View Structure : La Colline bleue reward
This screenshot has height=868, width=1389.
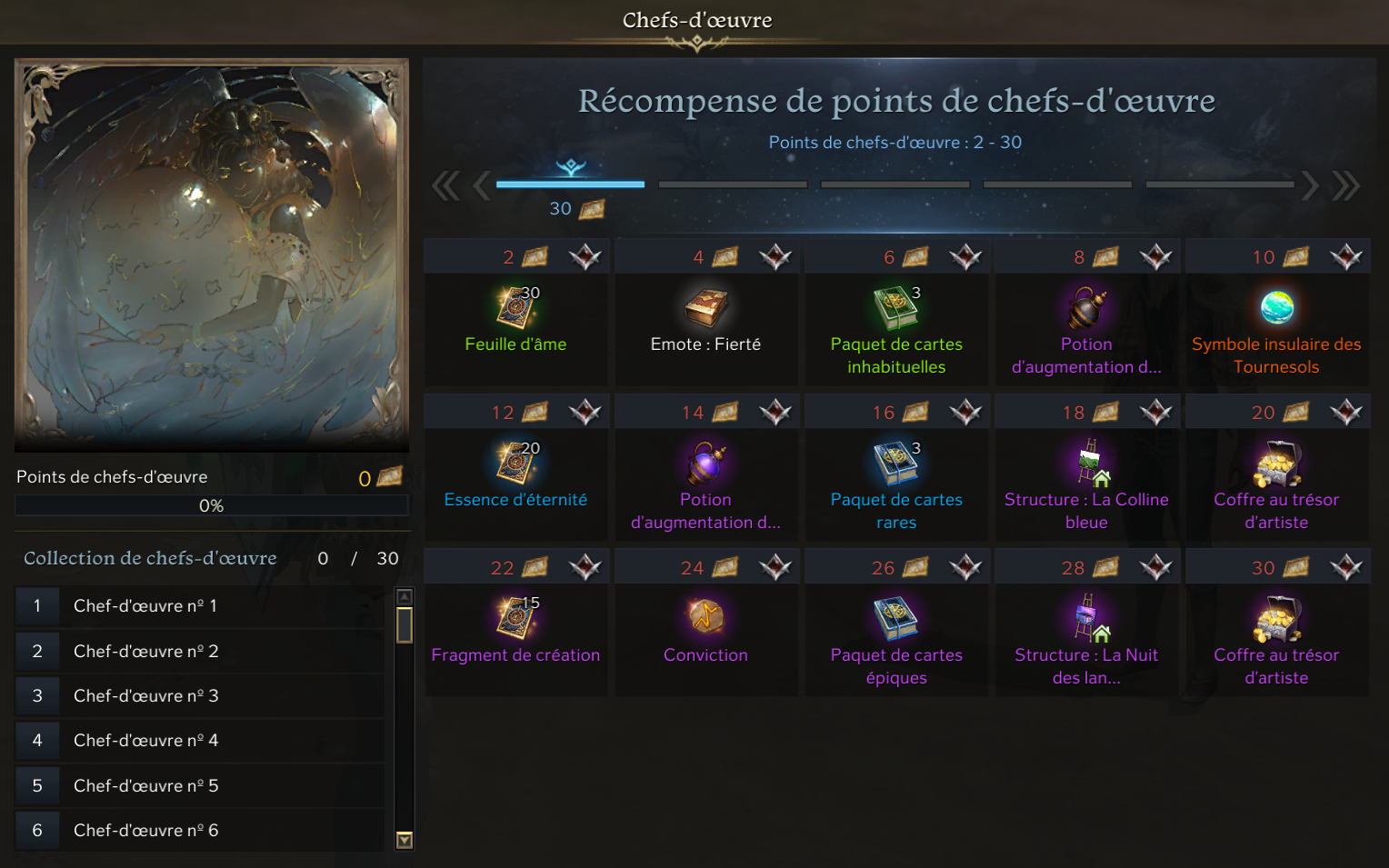click(1086, 464)
